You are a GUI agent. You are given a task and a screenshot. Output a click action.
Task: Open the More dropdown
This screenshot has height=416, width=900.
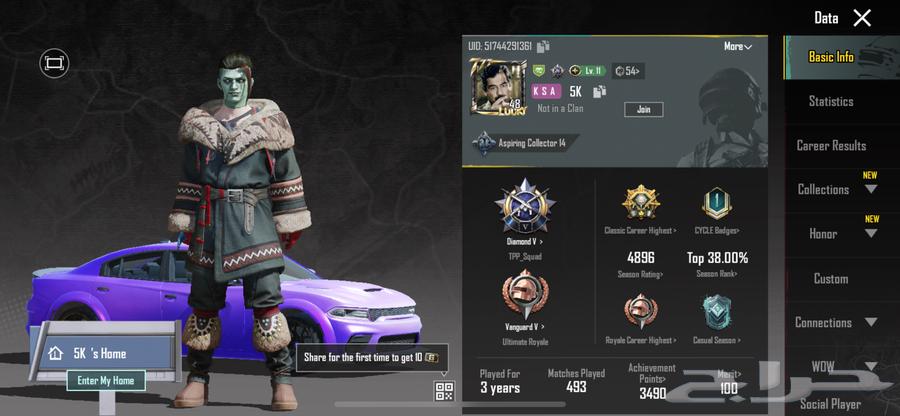(x=738, y=46)
